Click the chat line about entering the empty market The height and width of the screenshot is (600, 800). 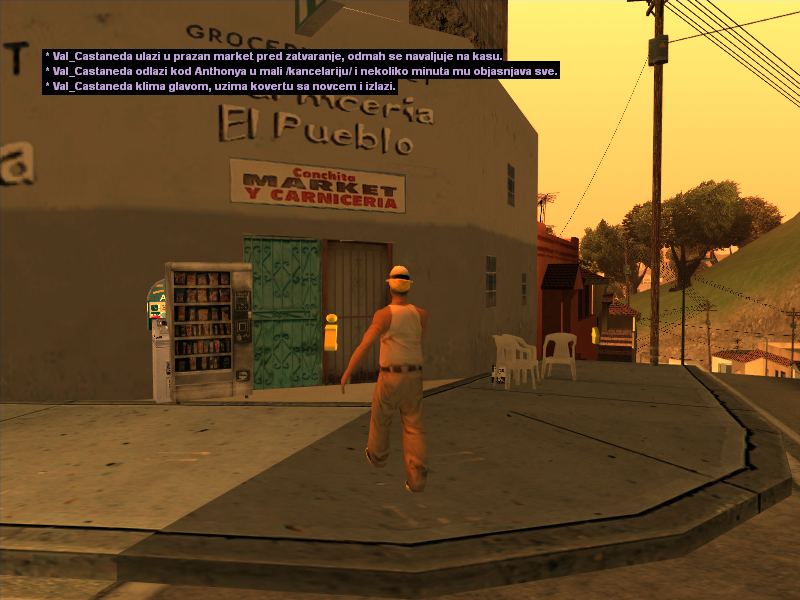pos(274,57)
